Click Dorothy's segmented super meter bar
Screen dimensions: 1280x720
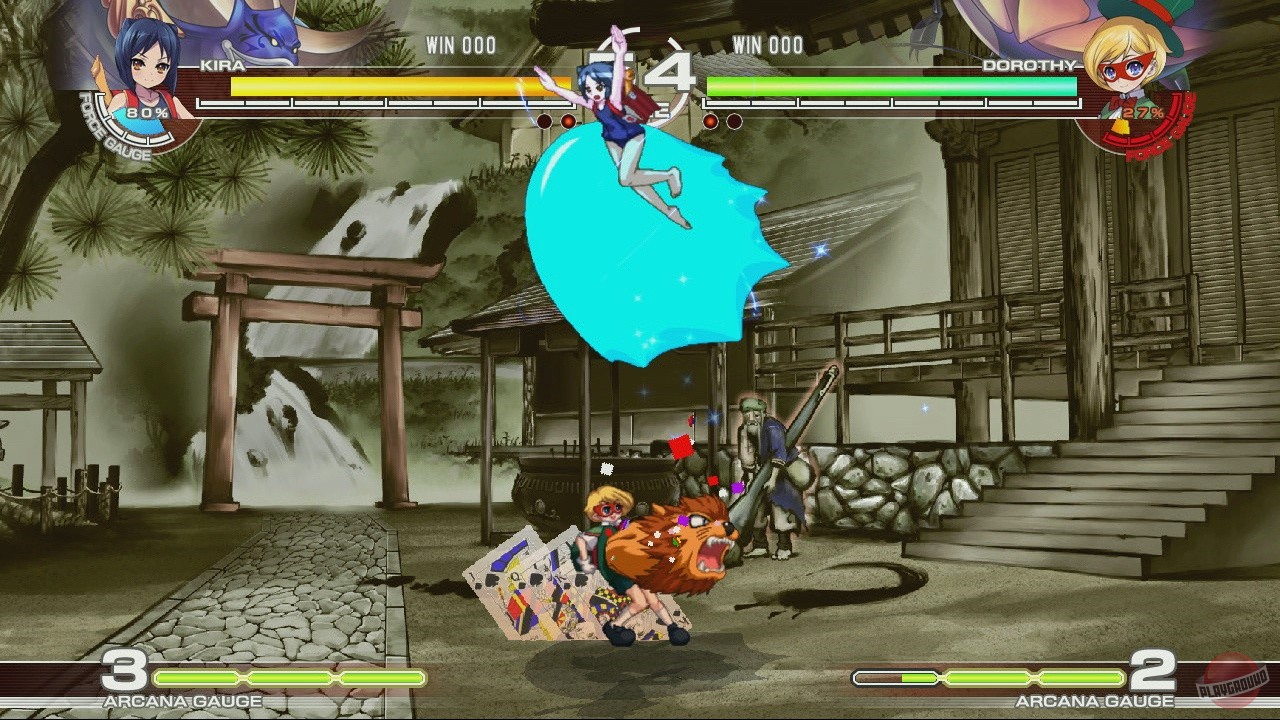pyautogui.click(x=890, y=103)
